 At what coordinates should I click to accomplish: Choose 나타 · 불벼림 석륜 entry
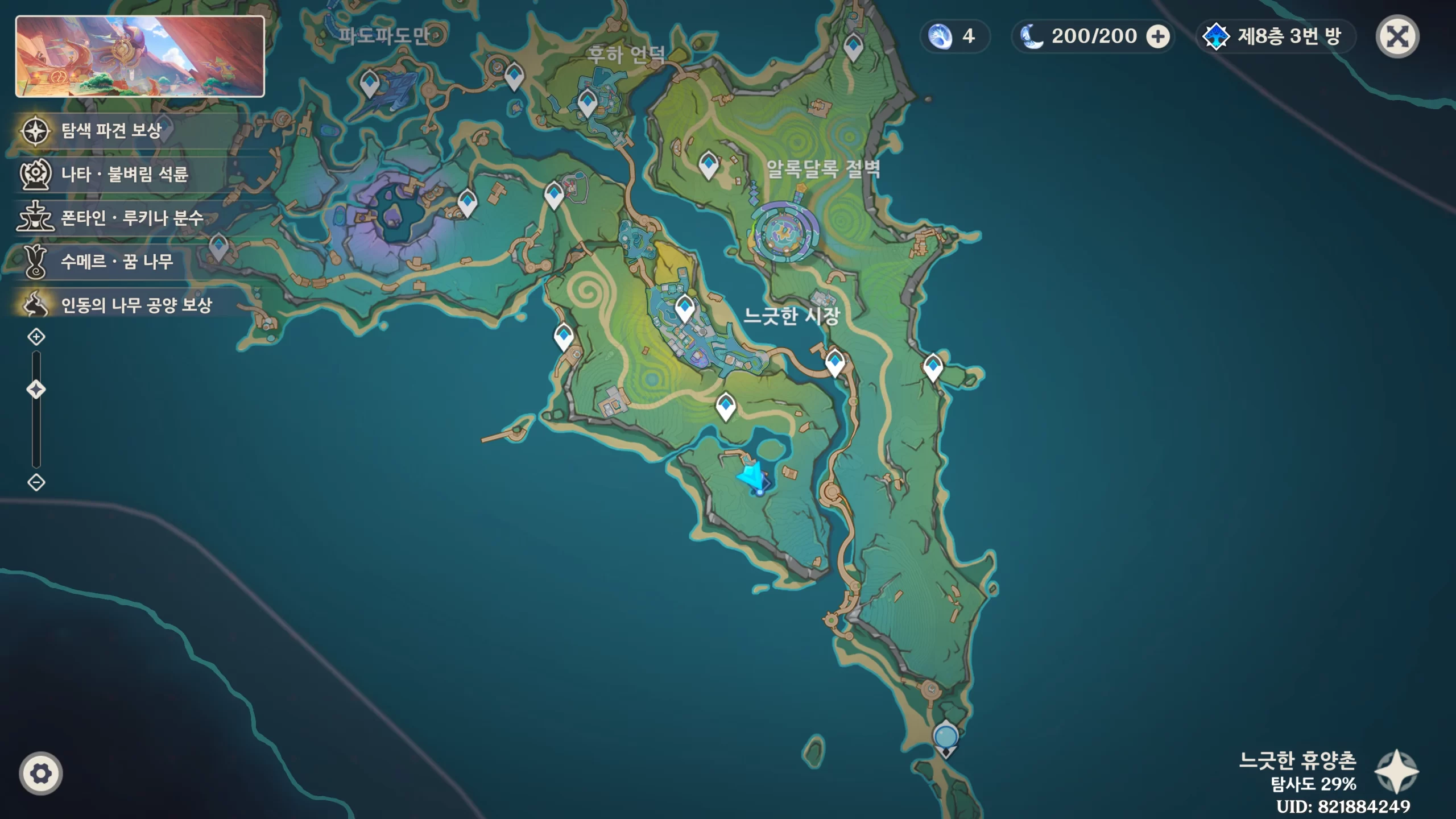pyautogui.click(x=124, y=174)
